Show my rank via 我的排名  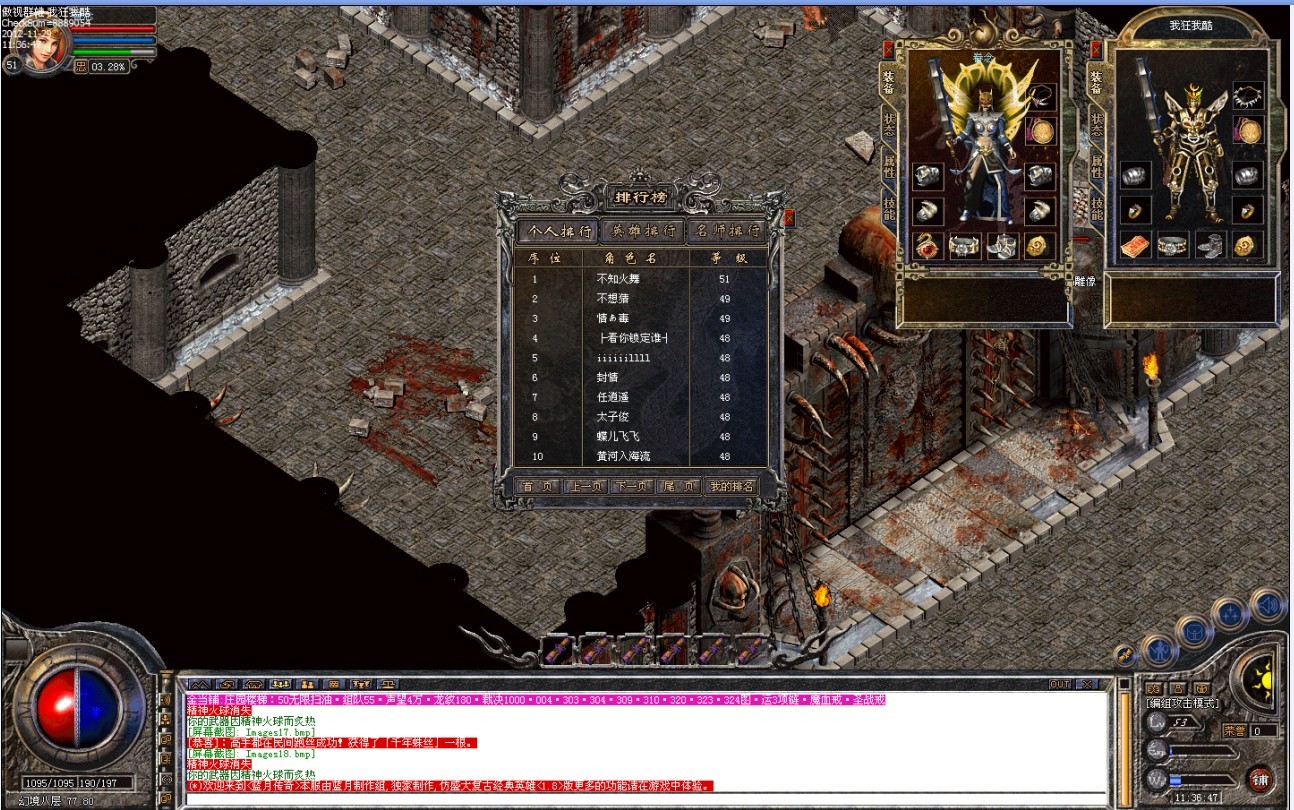(731, 487)
